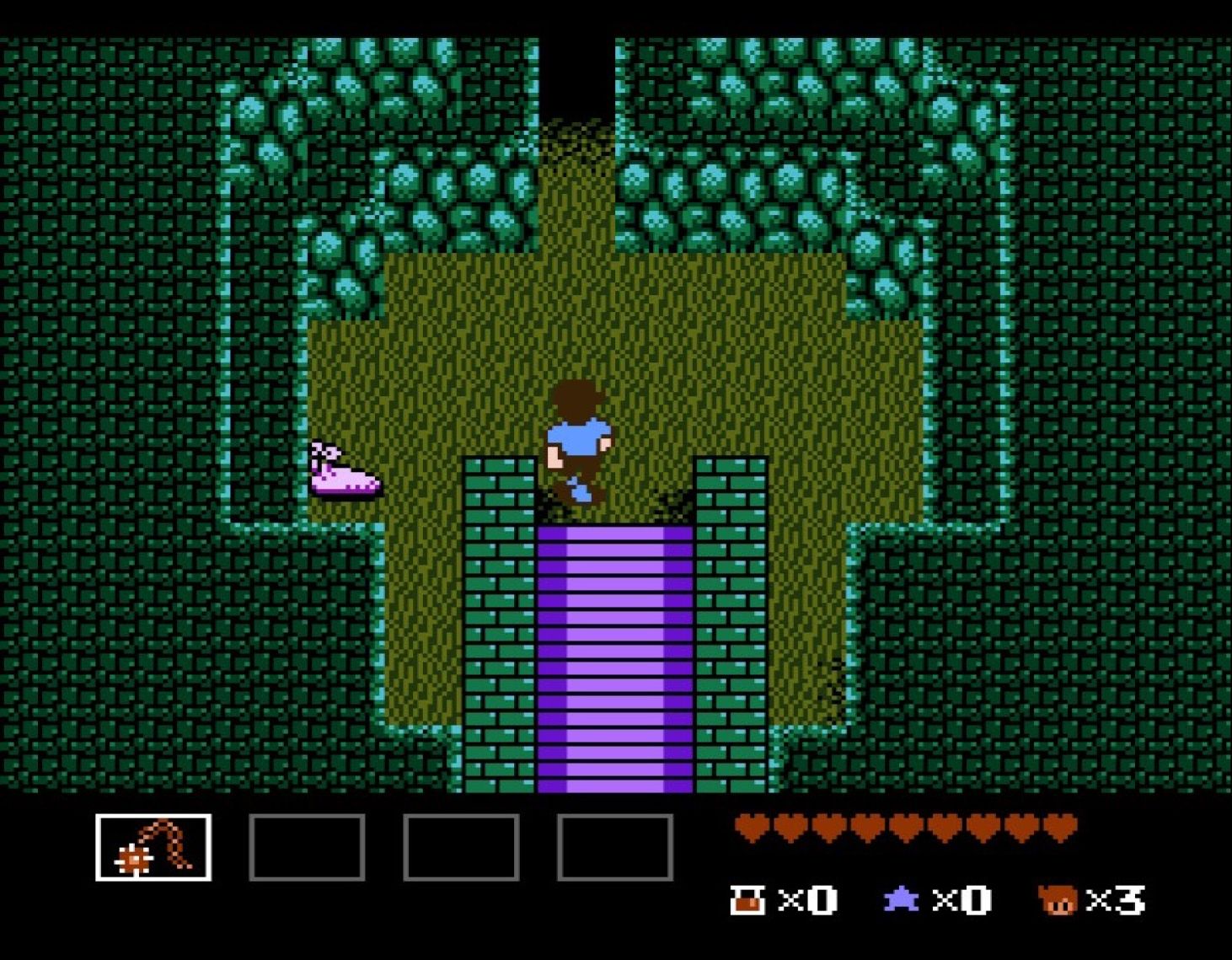Click the pink shoe sprite on the grass
1232x960 pixels.
pyautogui.click(x=345, y=472)
